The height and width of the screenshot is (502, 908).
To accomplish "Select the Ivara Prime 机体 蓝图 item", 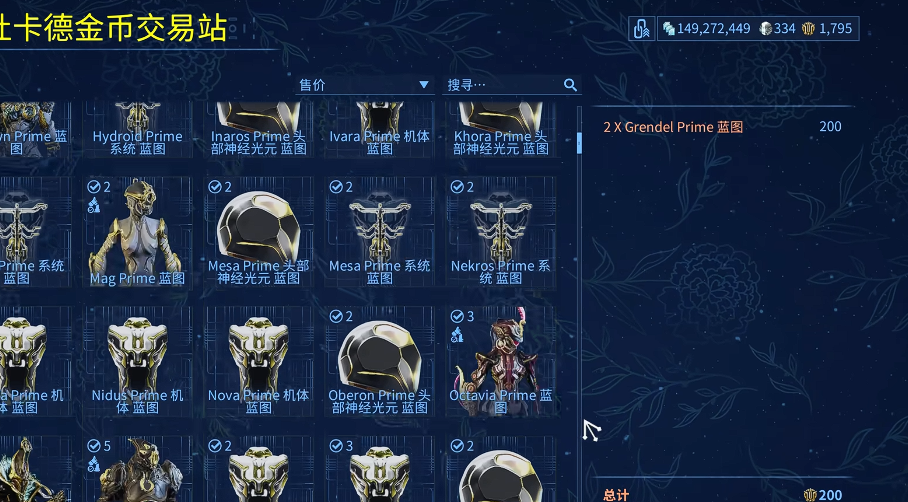I will 380,130.
